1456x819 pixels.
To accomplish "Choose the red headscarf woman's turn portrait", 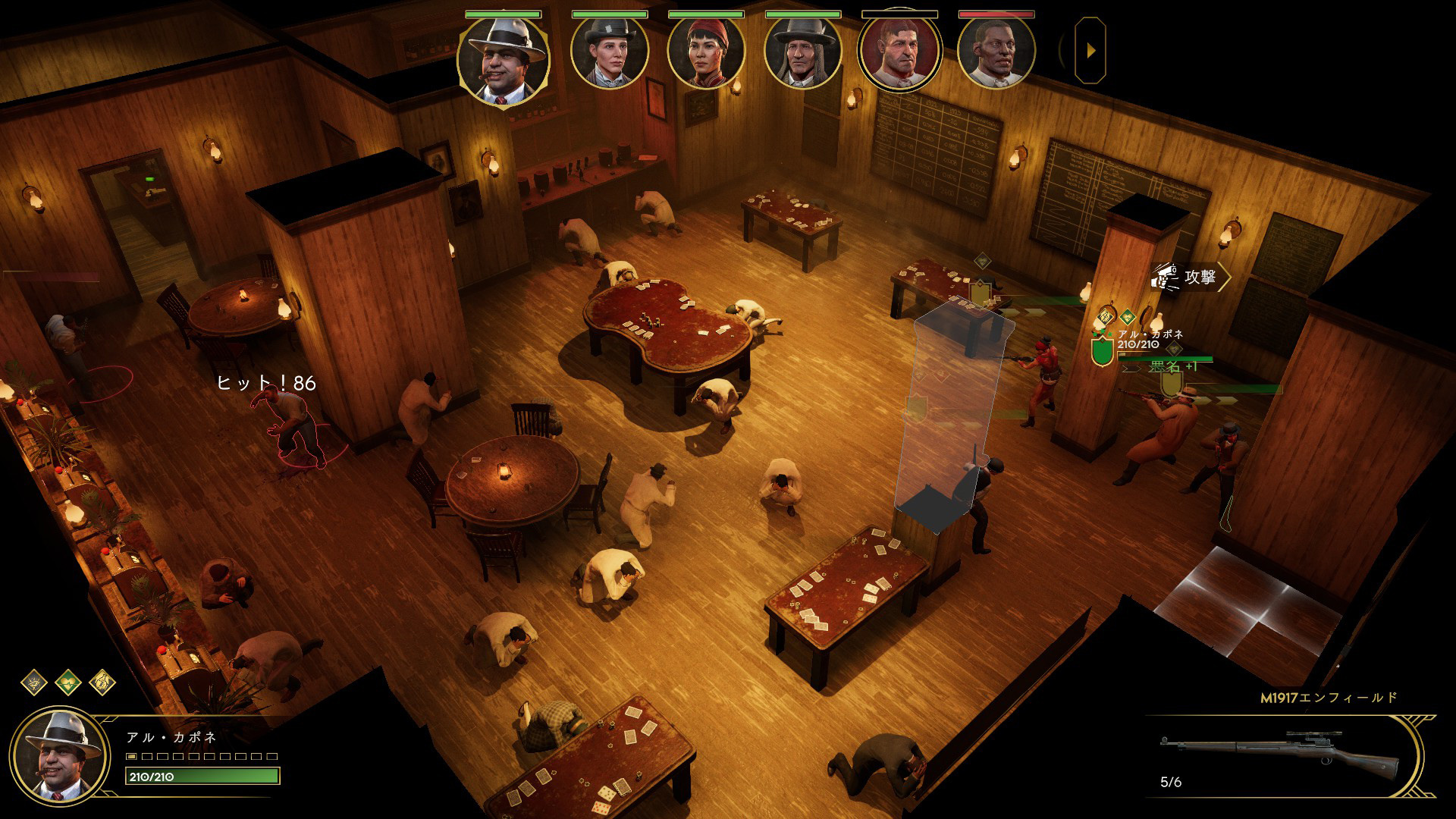I will click(706, 52).
